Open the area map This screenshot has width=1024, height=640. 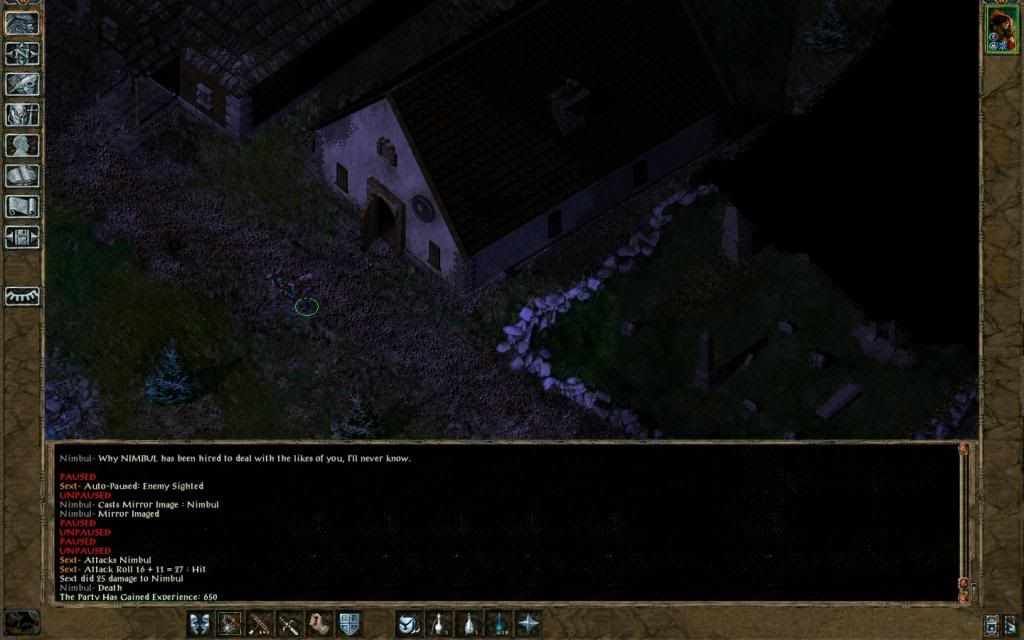(x=22, y=53)
